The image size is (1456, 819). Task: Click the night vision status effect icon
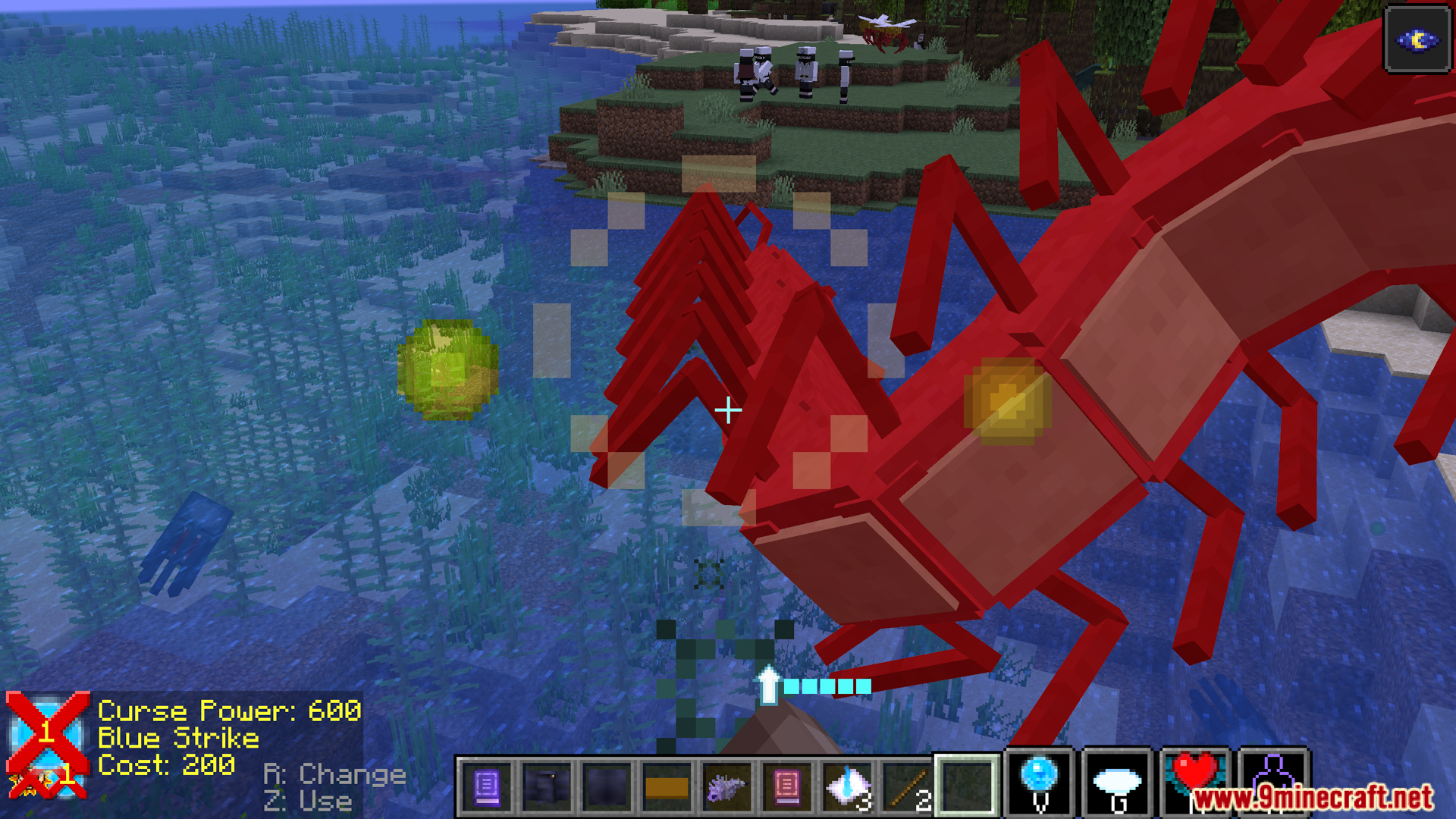(1417, 40)
